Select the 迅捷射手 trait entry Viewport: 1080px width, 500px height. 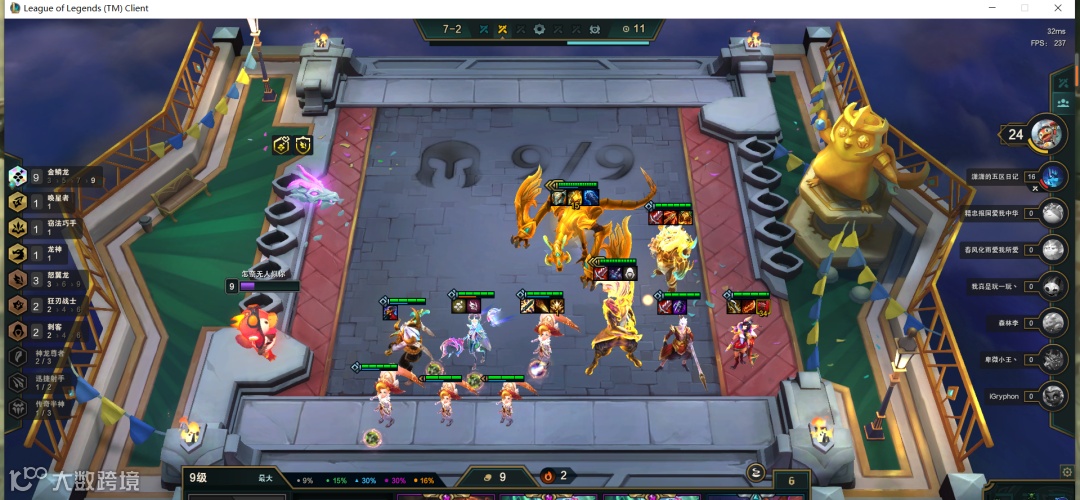point(50,382)
